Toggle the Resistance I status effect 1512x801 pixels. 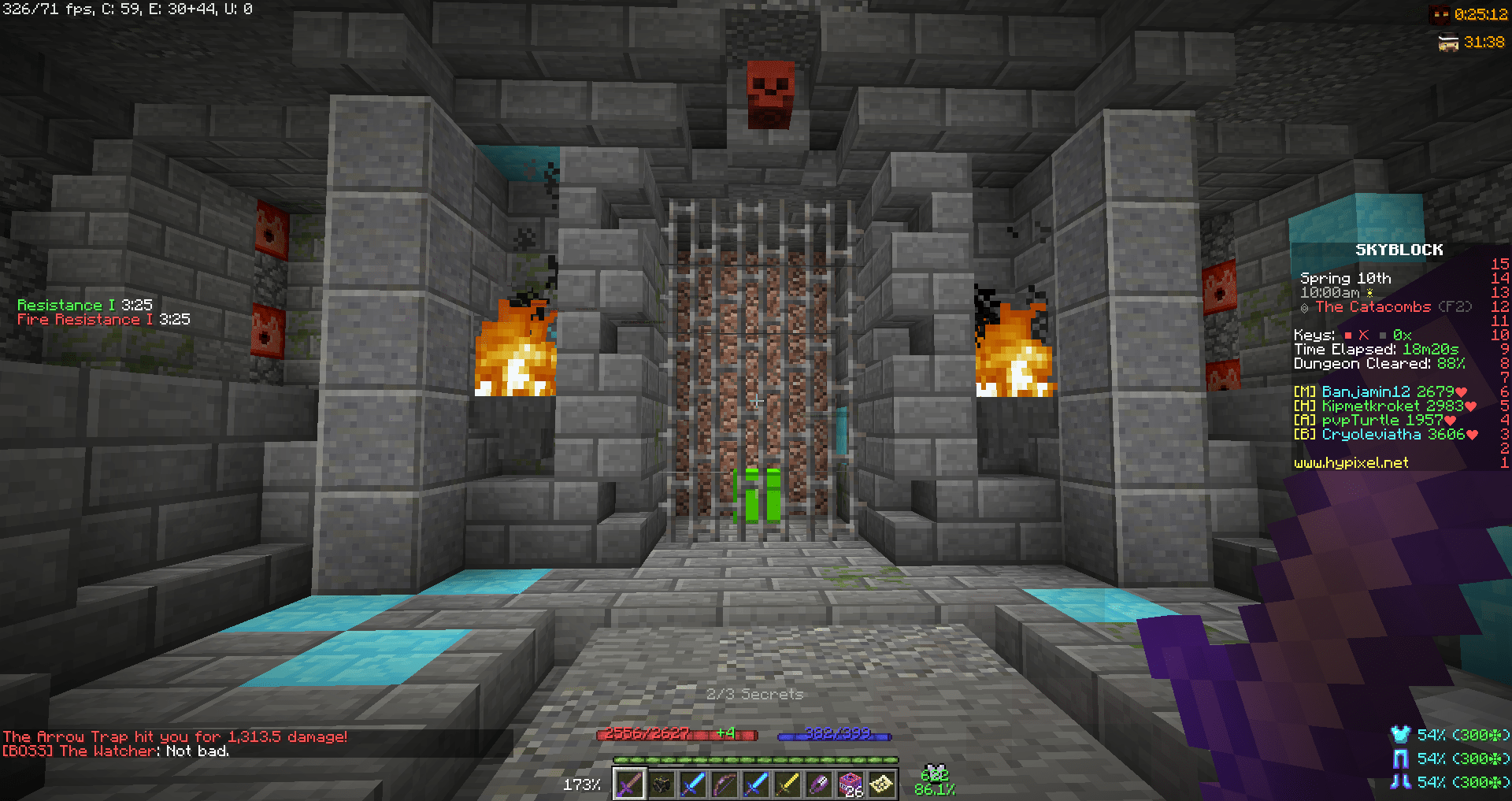pyautogui.click(x=83, y=305)
